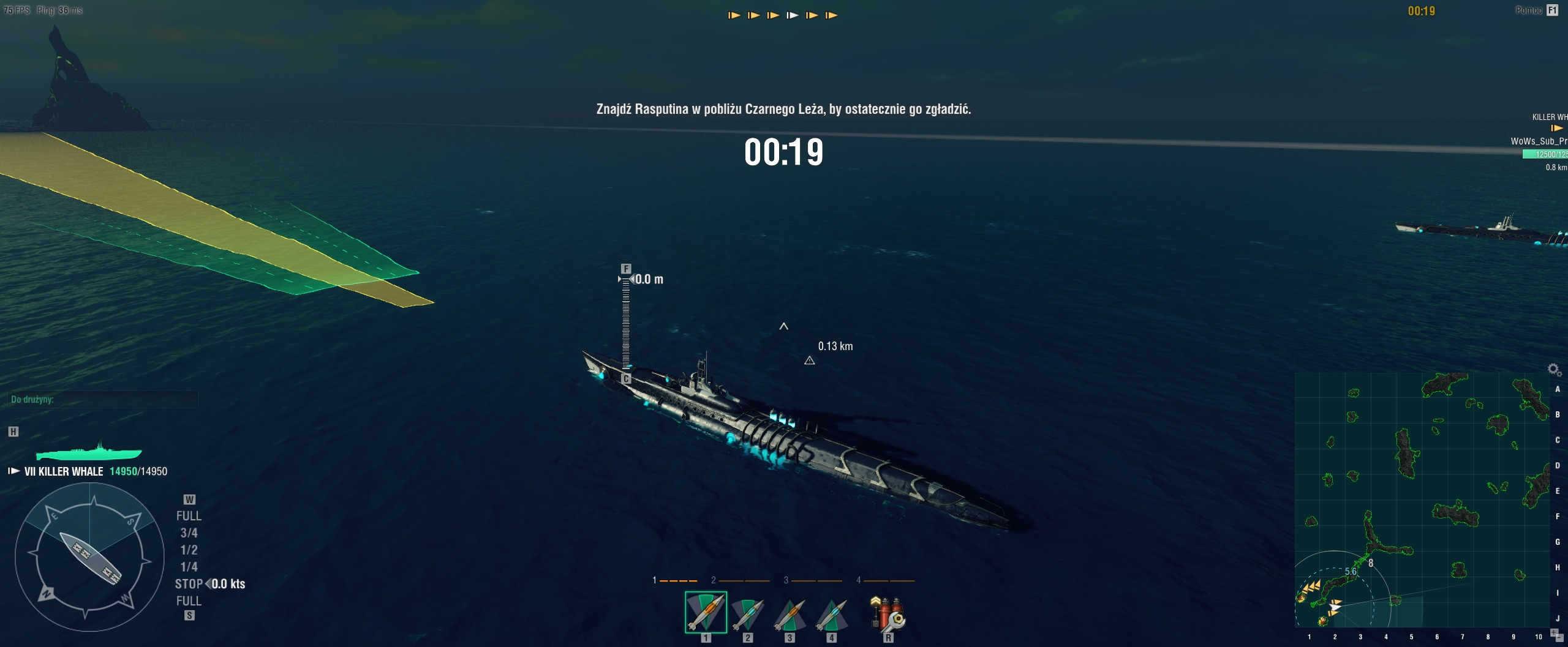Open the minimap settings gear
Image resolution: width=1568 pixels, height=647 pixels.
click(x=1553, y=369)
